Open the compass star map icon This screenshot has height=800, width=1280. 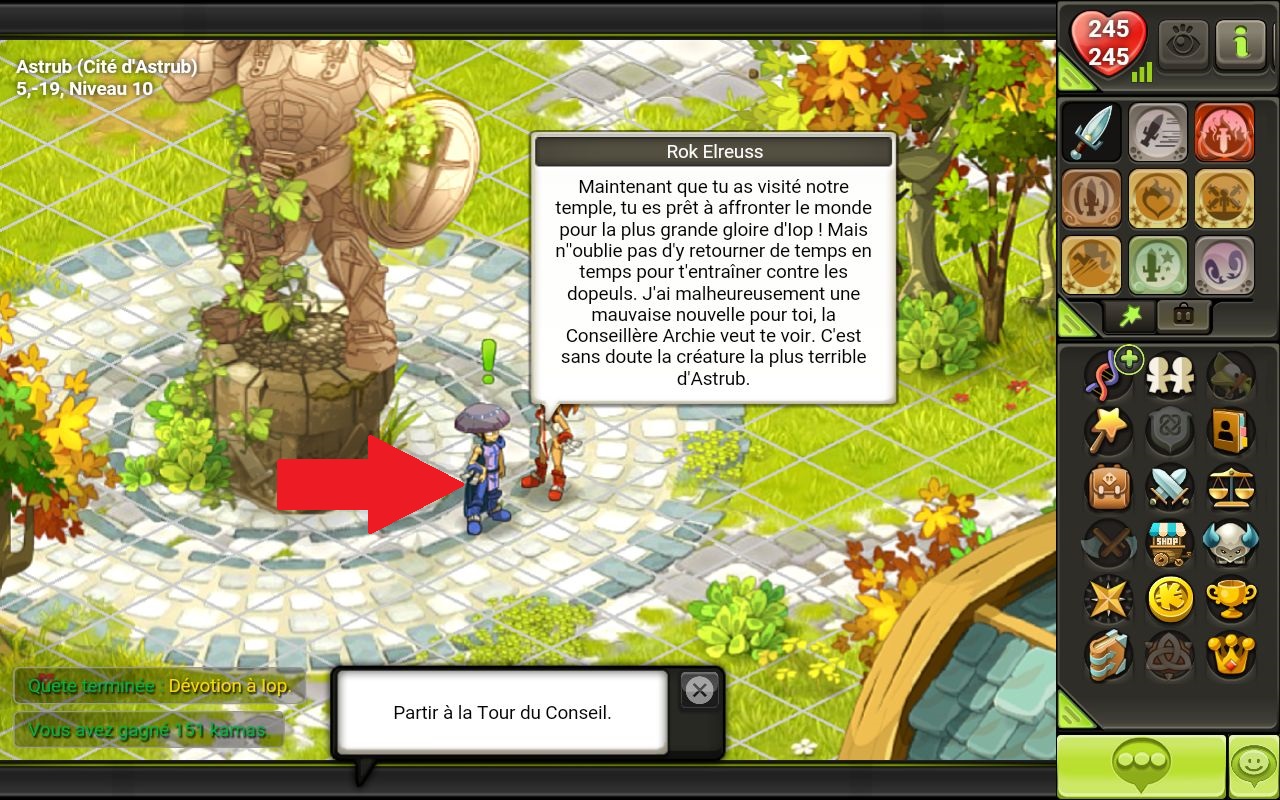pyautogui.click(x=1108, y=599)
